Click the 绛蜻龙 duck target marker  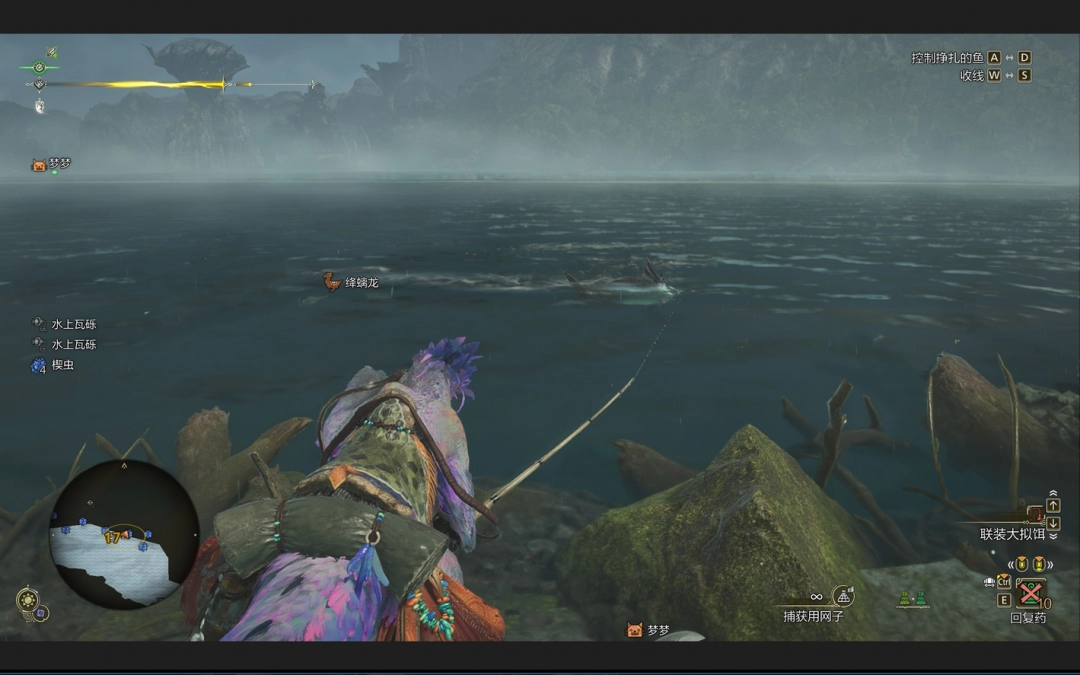coord(331,282)
